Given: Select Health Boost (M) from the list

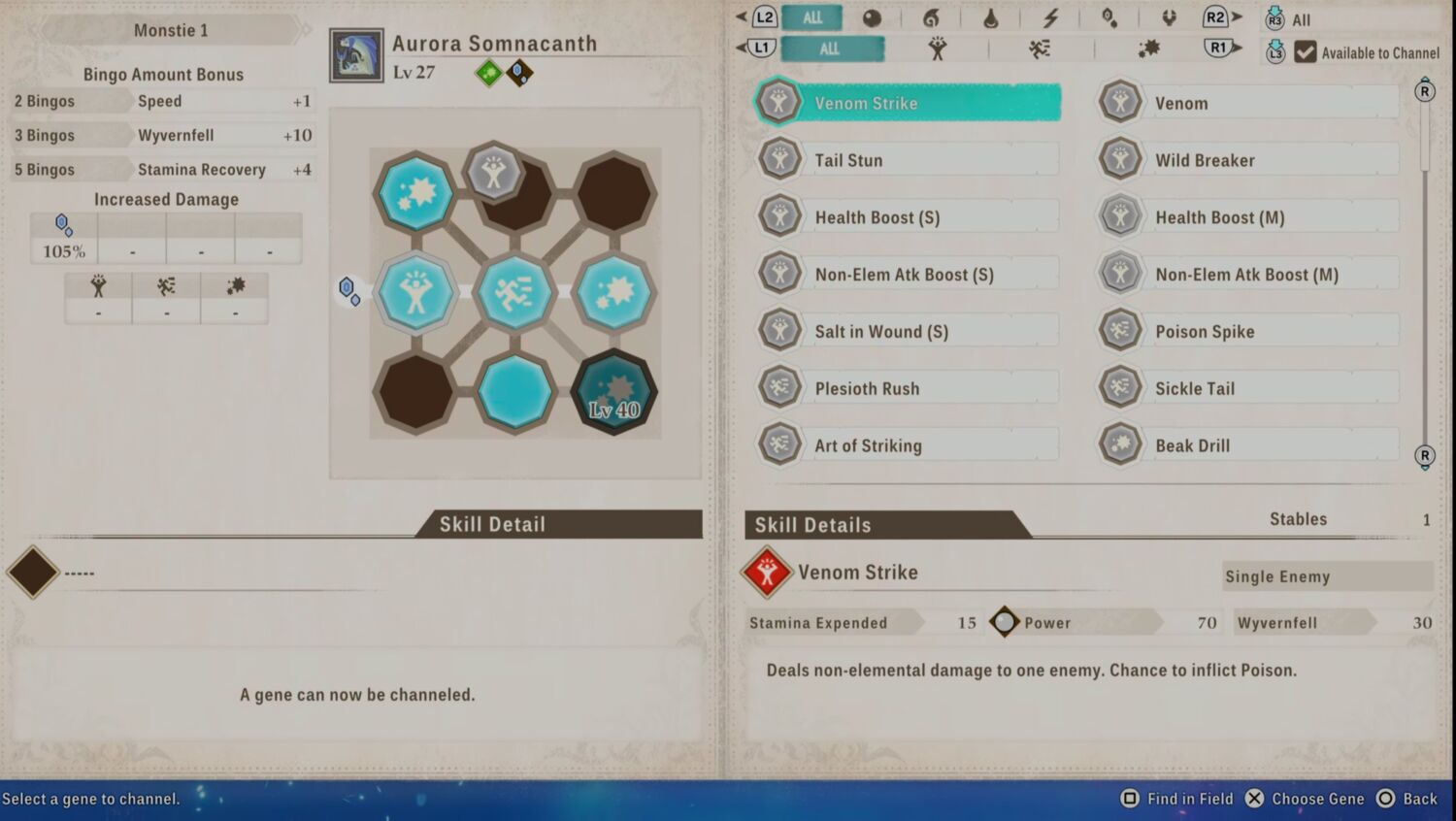Looking at the screenshot, I should point(1248,217).
